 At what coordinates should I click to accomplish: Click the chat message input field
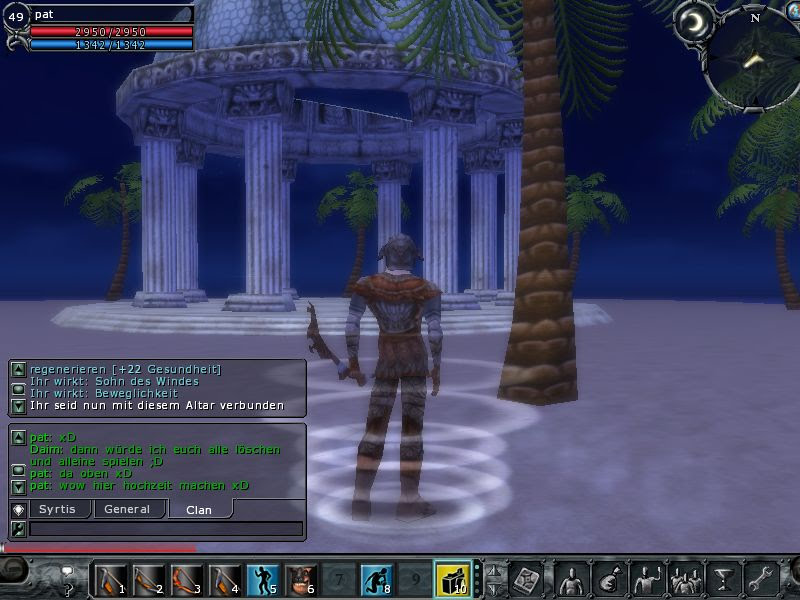[x=165, y=529]
